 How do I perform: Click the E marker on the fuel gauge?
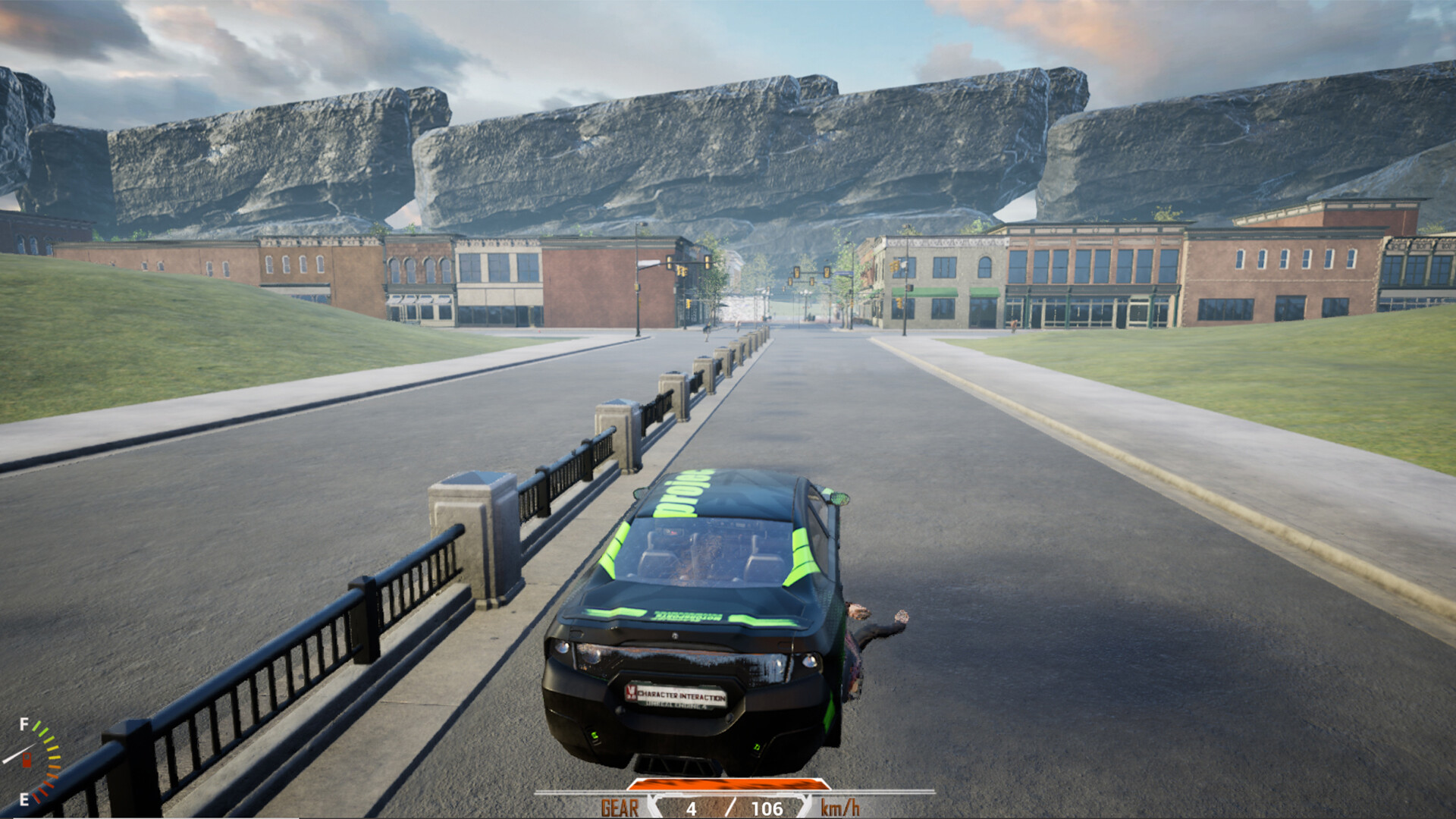[24, 798]
